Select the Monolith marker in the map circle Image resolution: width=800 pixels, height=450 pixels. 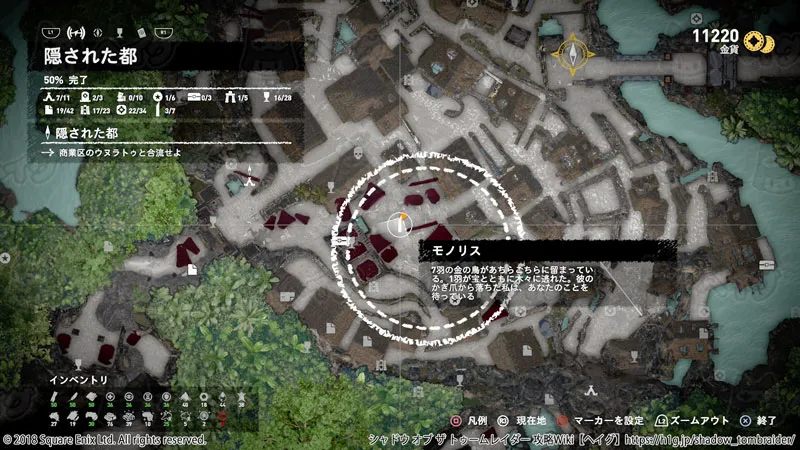coord(401,222)
